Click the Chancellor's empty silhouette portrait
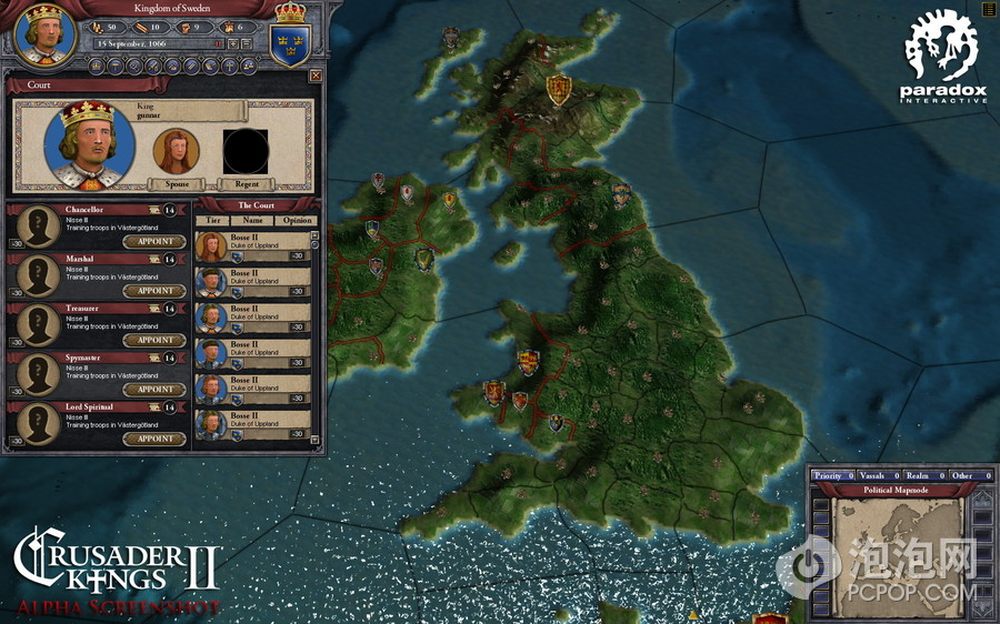 (38, 228)
